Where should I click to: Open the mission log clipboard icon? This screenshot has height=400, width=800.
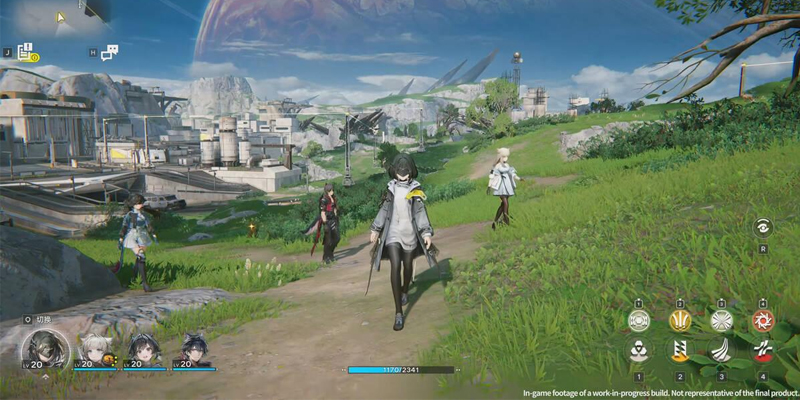pos(26,51)
